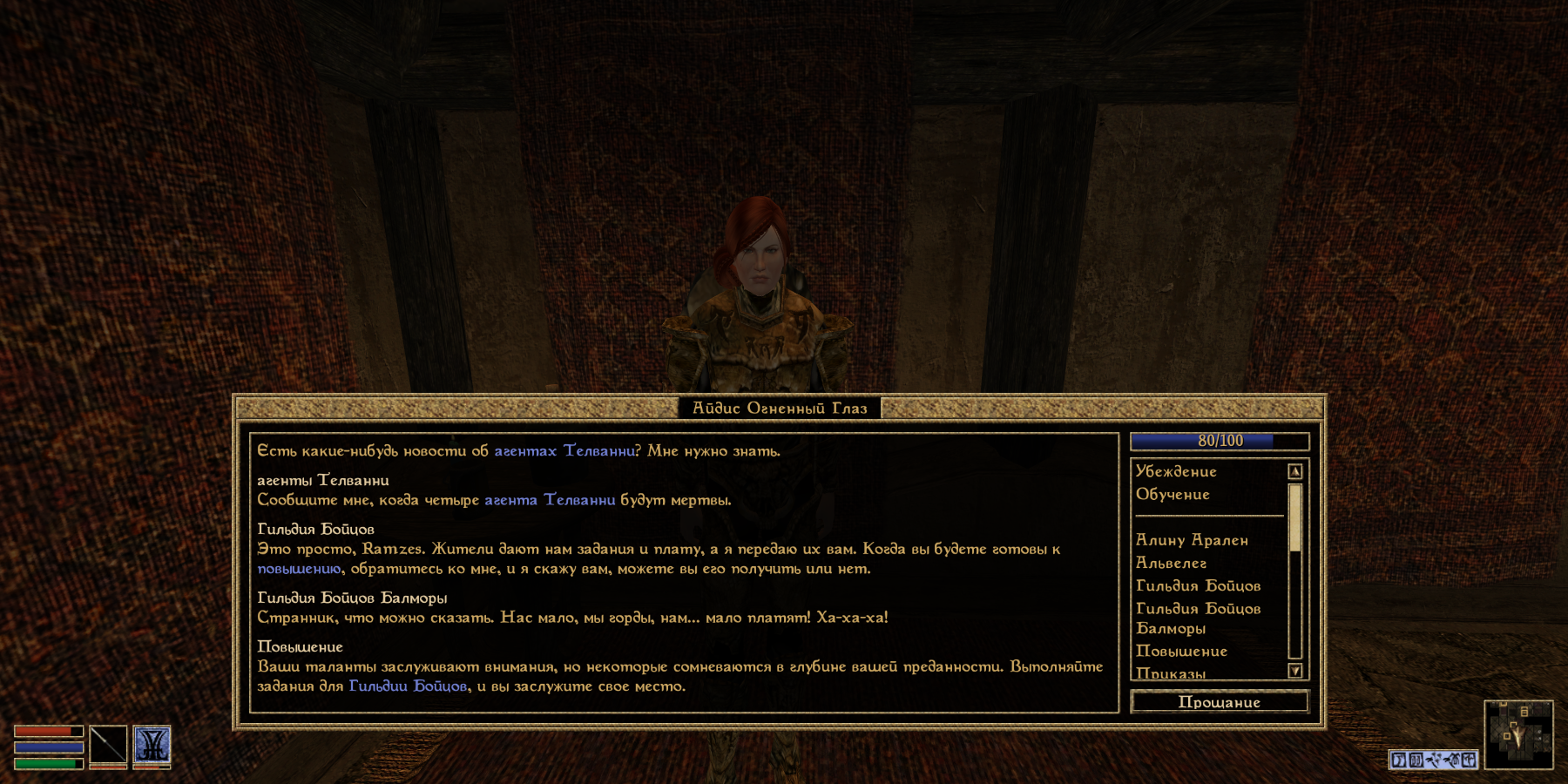Click the blue повышению link in the text
This screenshot has height=784, width=1568.
299,569
